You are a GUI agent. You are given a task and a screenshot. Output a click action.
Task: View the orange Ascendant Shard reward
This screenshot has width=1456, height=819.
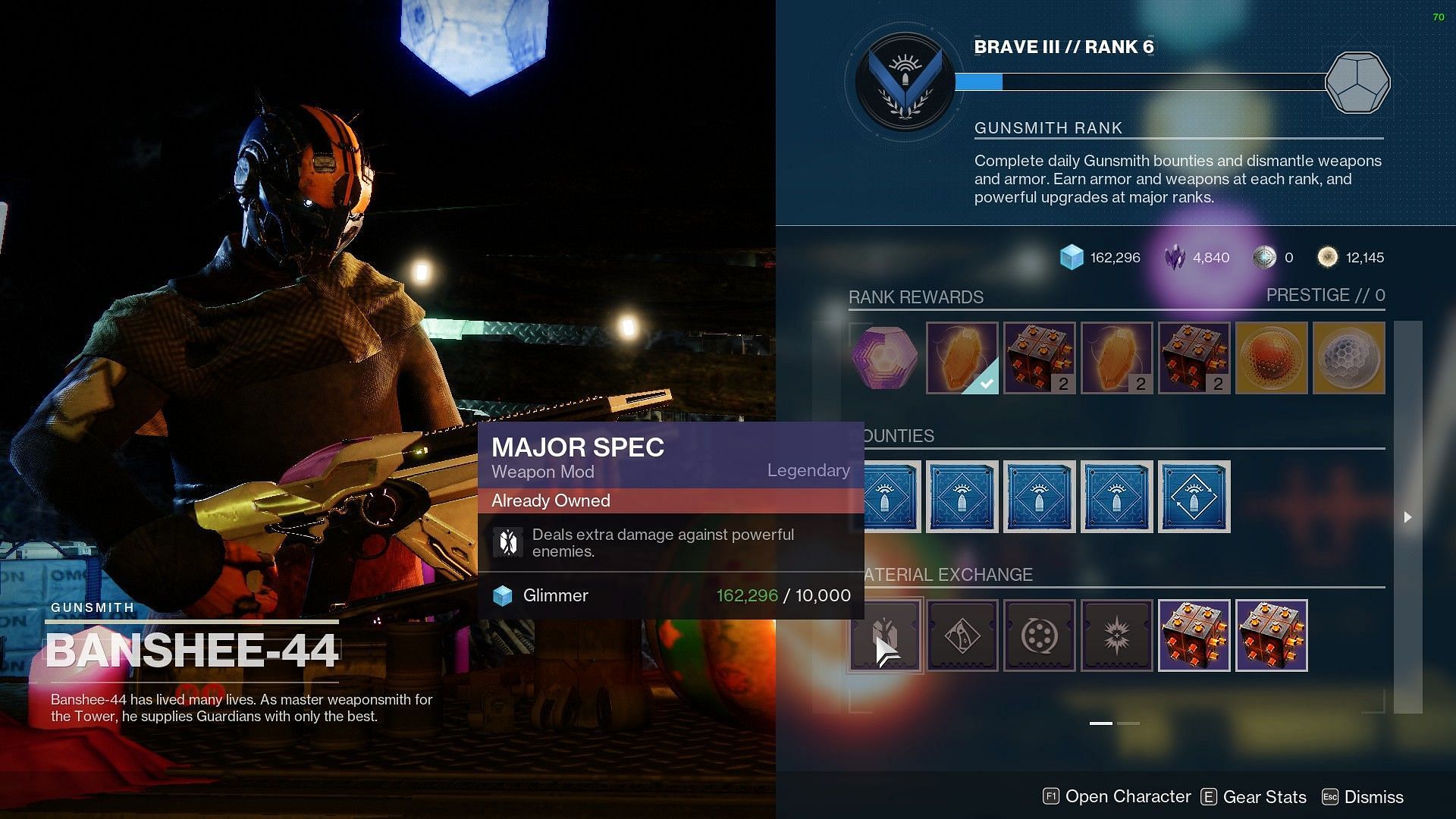[1272, 358]
